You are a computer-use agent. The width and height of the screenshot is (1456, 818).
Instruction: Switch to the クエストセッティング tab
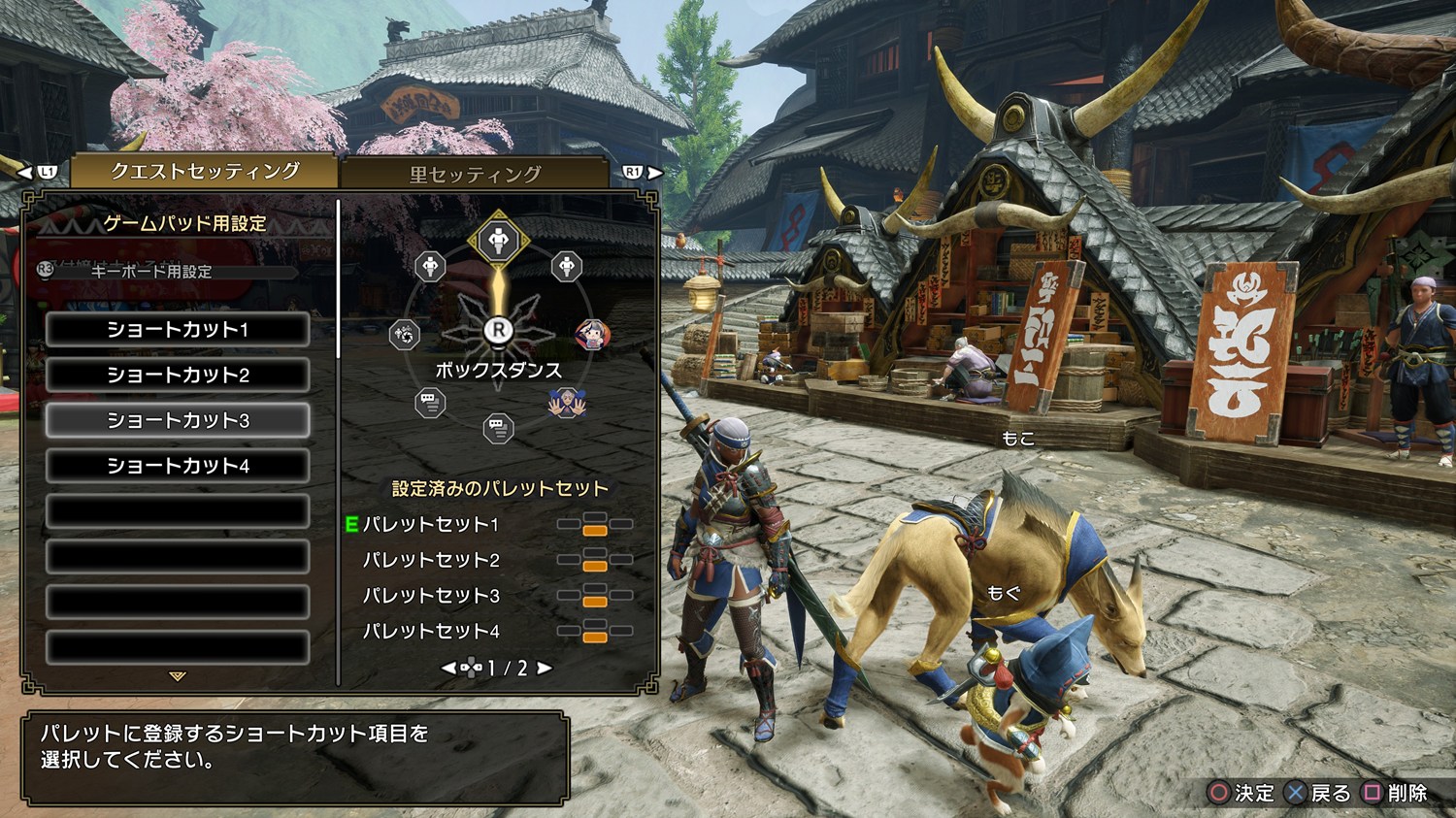coord(205,172)
